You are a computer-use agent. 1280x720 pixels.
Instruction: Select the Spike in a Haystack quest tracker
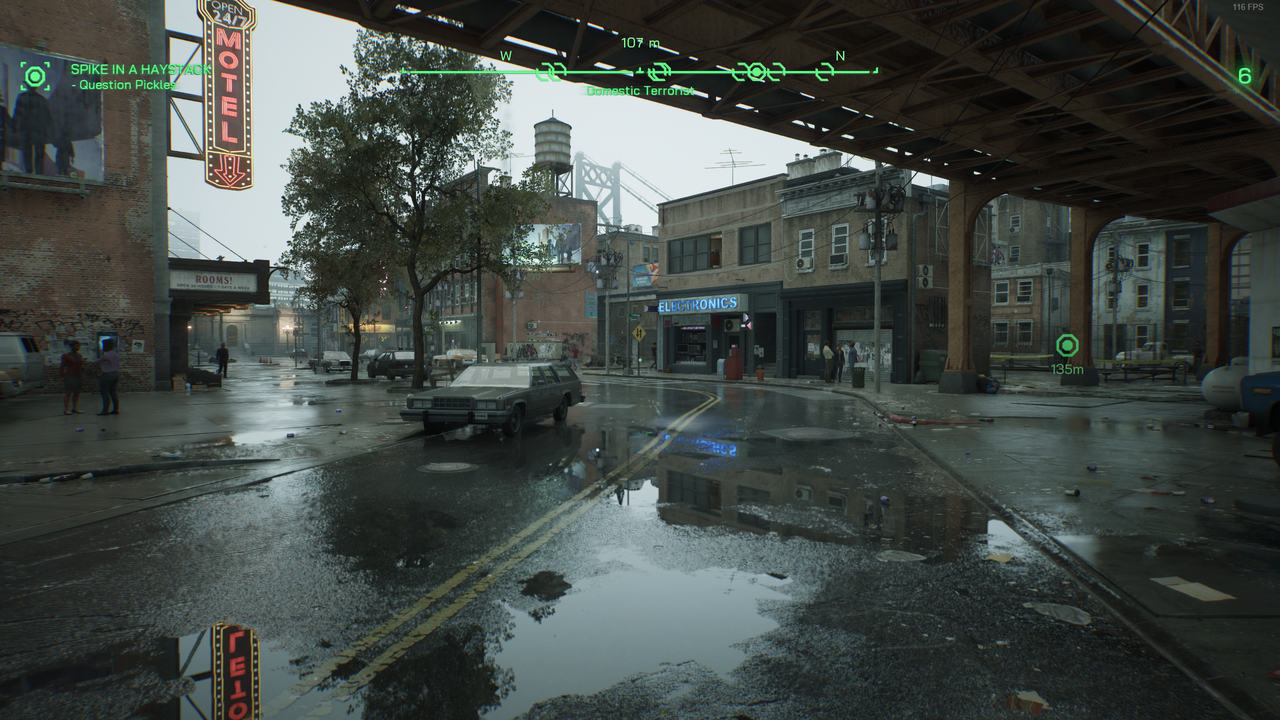[140, 70]
